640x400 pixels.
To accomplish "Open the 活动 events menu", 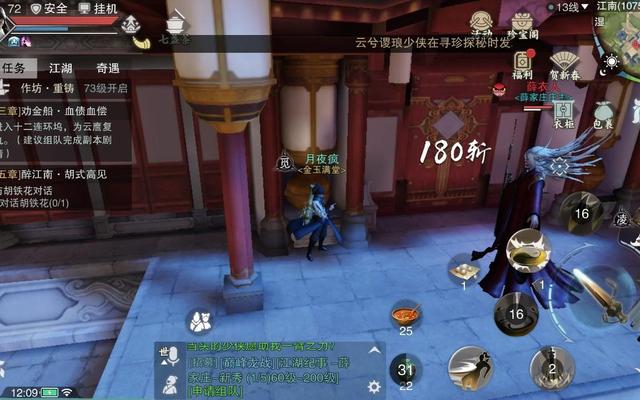I will click(x=481, y=24).
